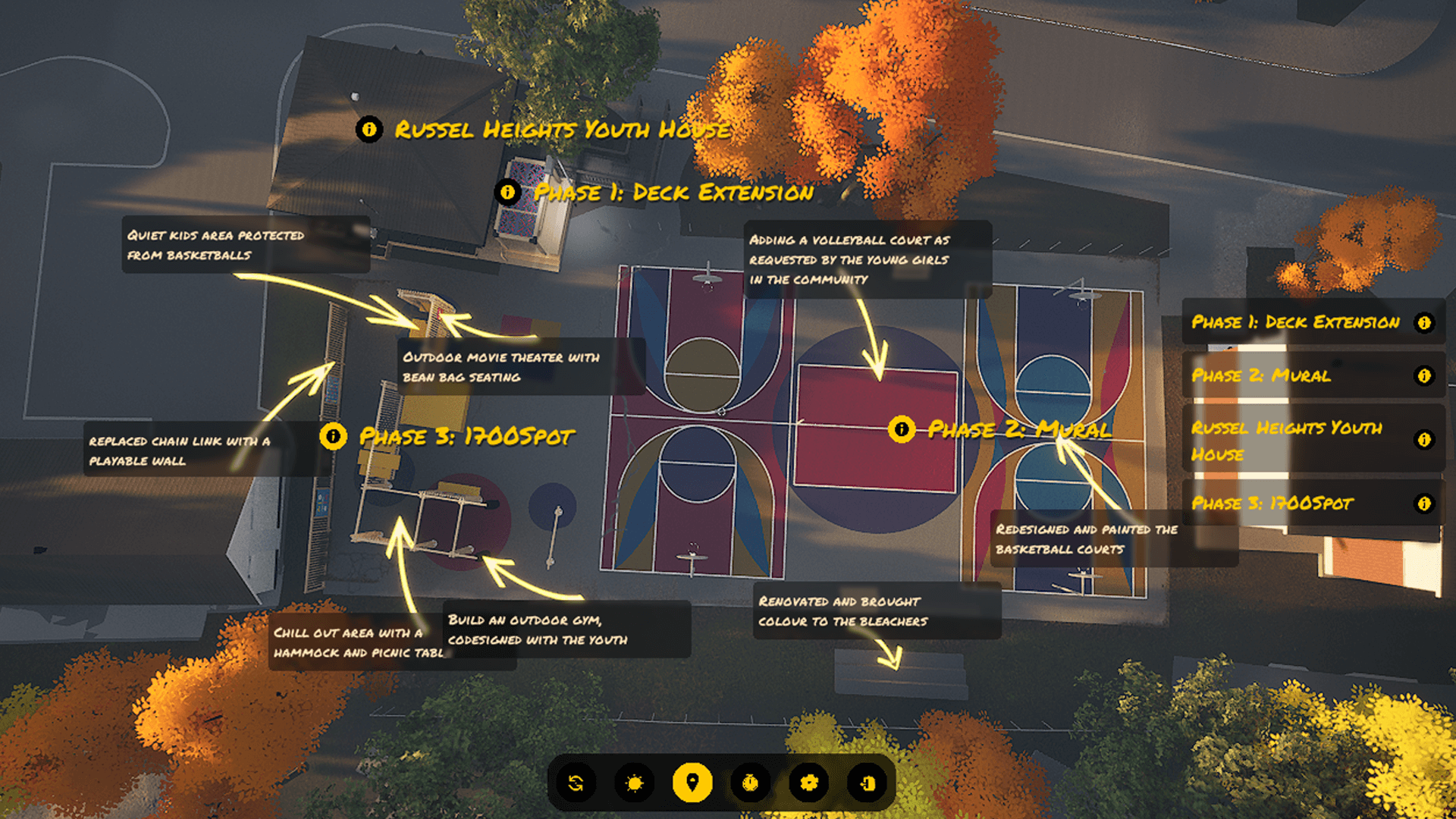Toggle the location pin markers button
Viewport: 1456px width, 819px height.
click(692, 783)
